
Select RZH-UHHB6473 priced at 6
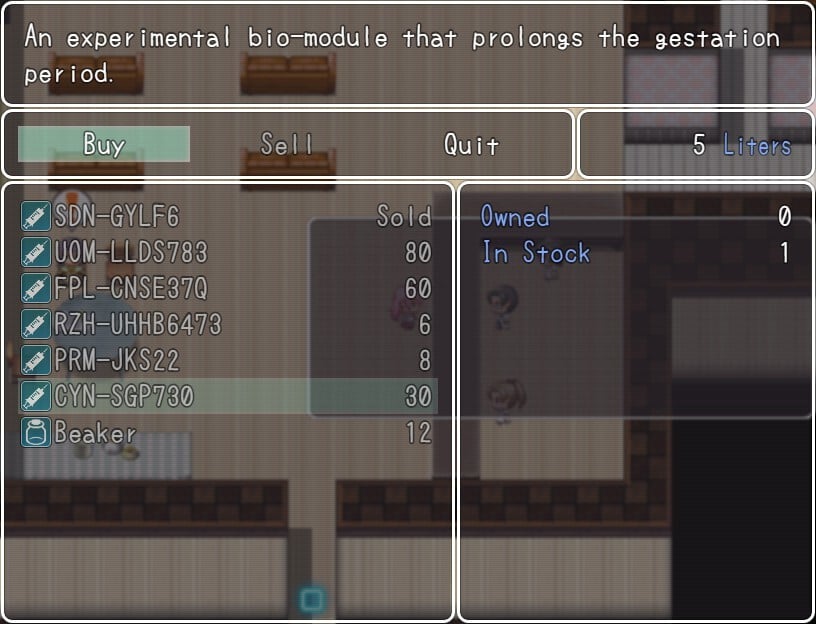[x=226, y=324]
